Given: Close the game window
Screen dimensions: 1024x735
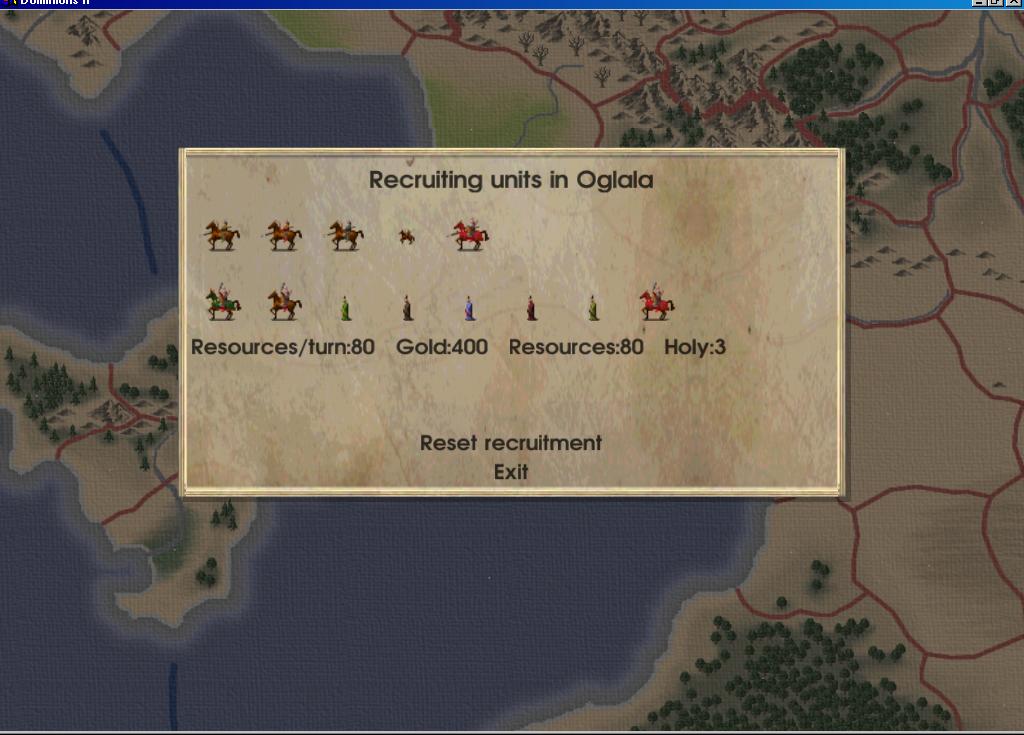Looking at the screenshot, I should tap(1013, 3).
